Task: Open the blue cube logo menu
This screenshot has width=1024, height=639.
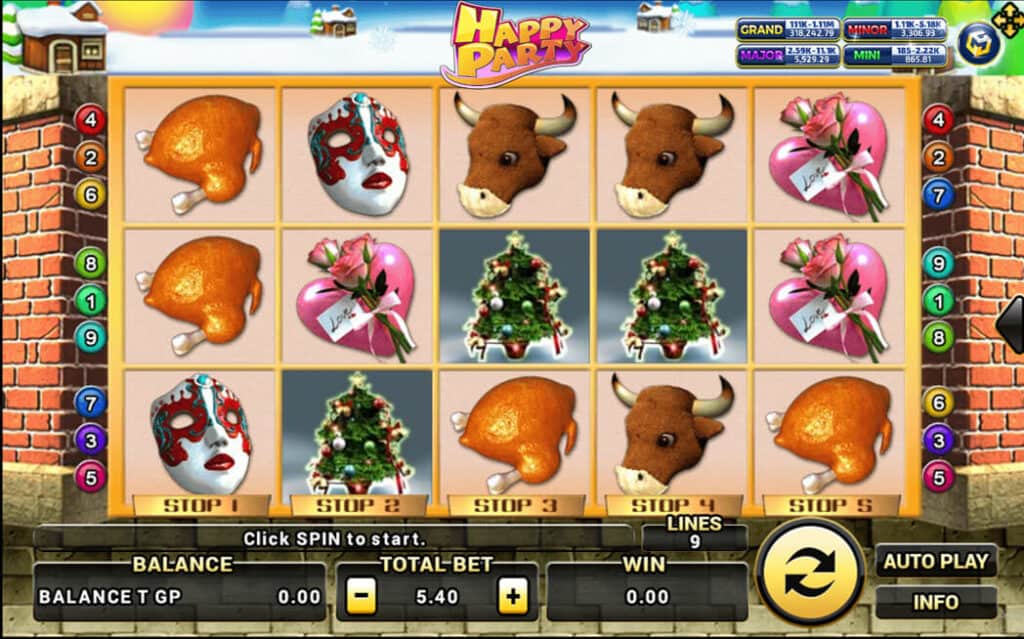Action: pos(979,43)
